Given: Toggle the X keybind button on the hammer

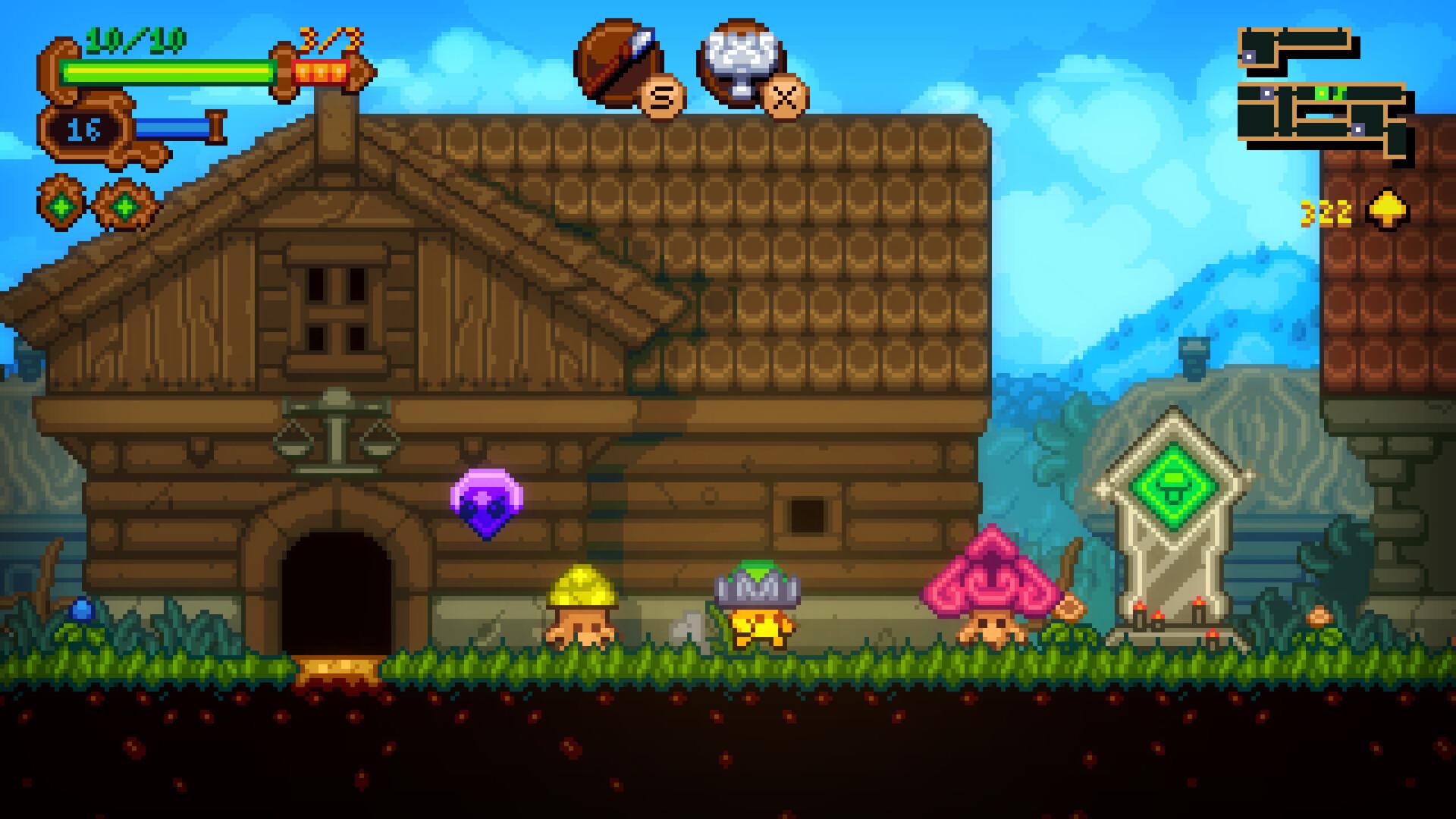Looking at the screenshot, I should coord(783,97).
